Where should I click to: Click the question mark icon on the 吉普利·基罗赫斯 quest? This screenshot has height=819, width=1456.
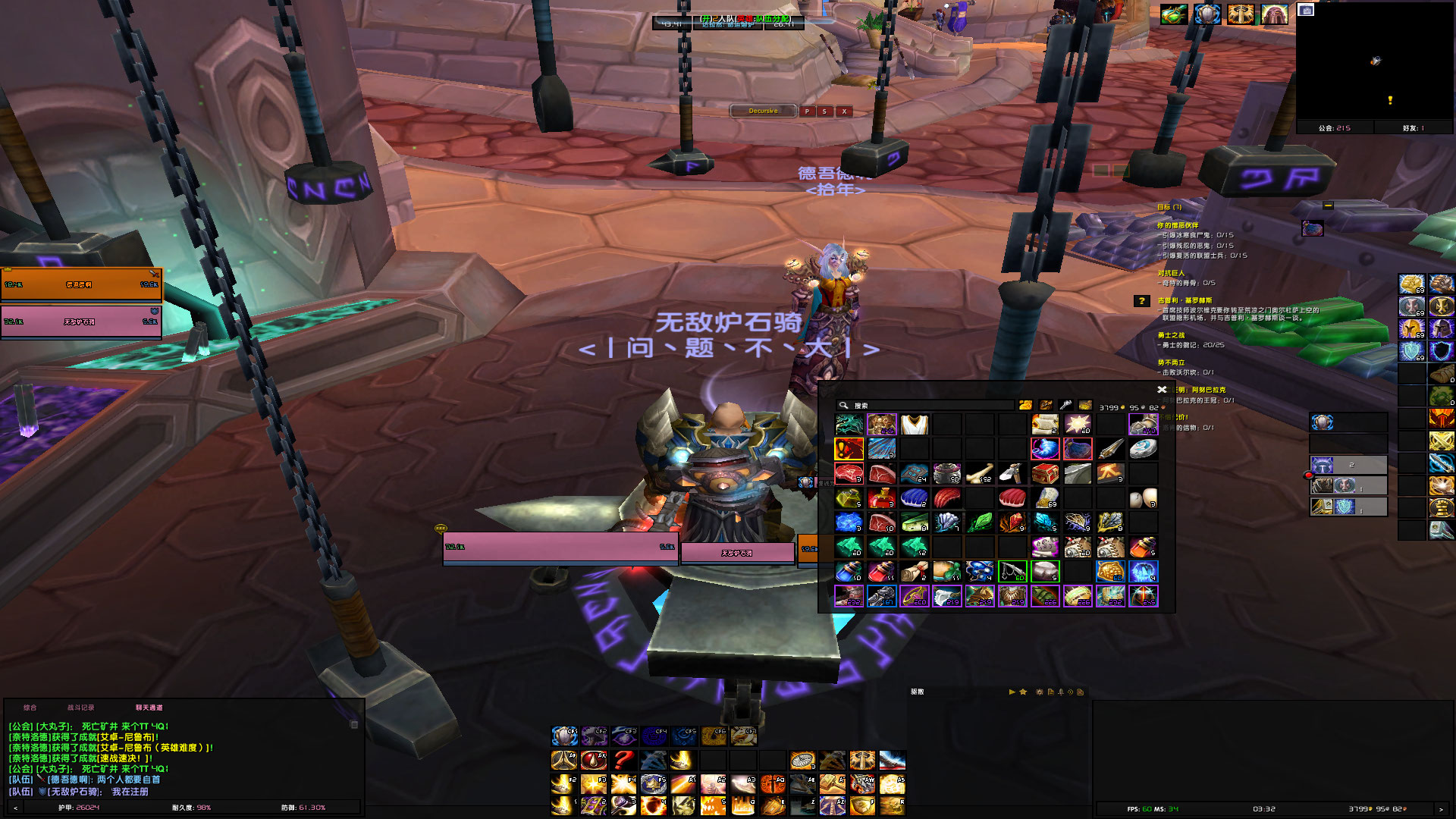[1141, 302]
